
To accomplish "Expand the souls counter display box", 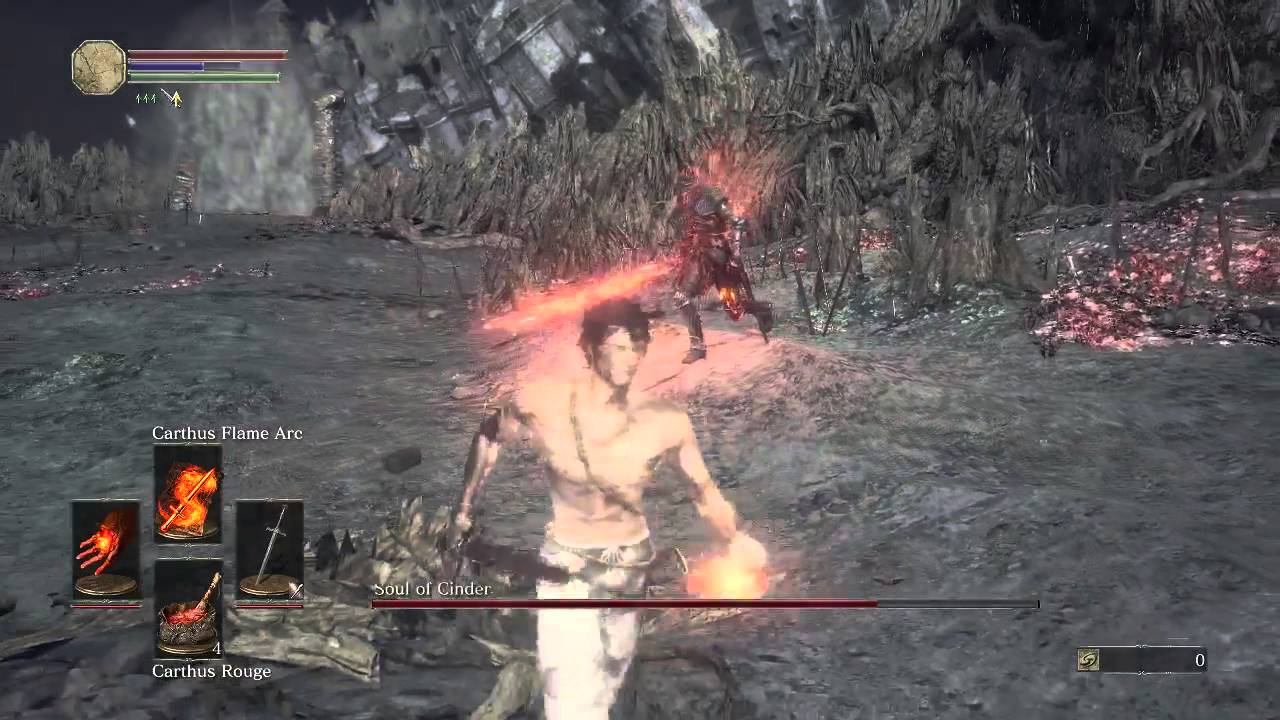I will pos(1140,660).
